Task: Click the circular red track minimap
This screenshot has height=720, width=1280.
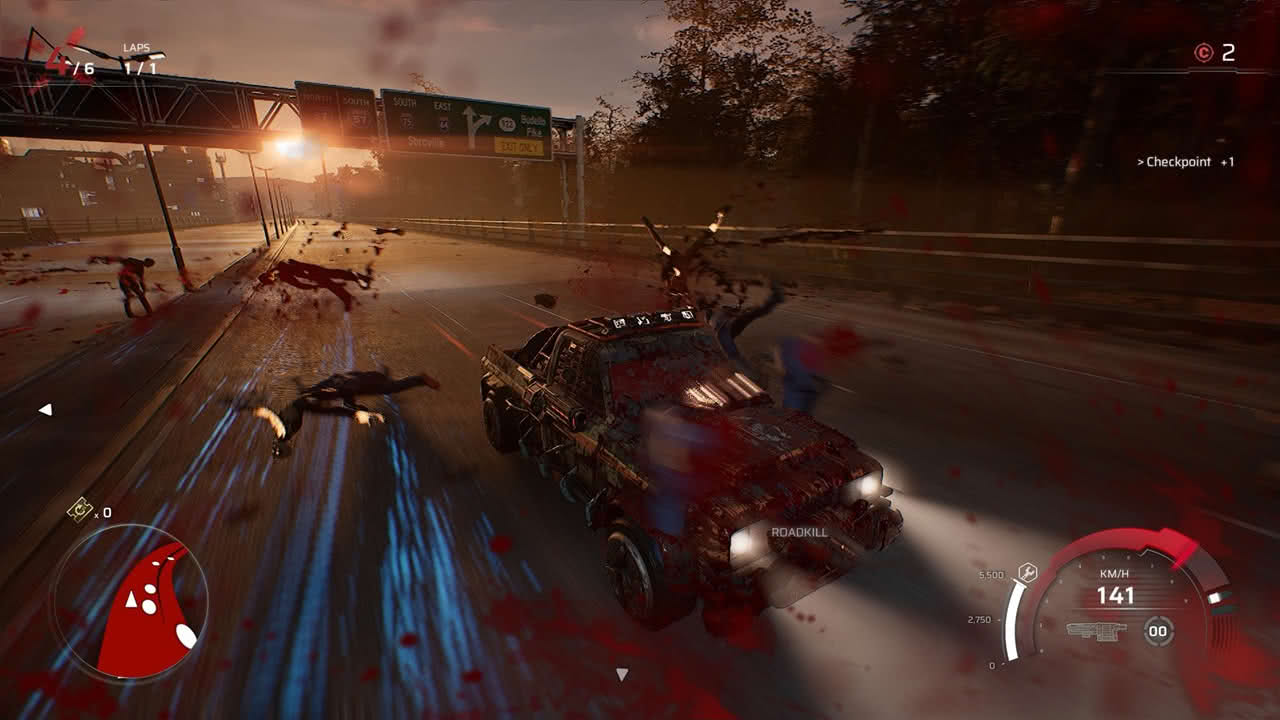Action: (129, 603)
